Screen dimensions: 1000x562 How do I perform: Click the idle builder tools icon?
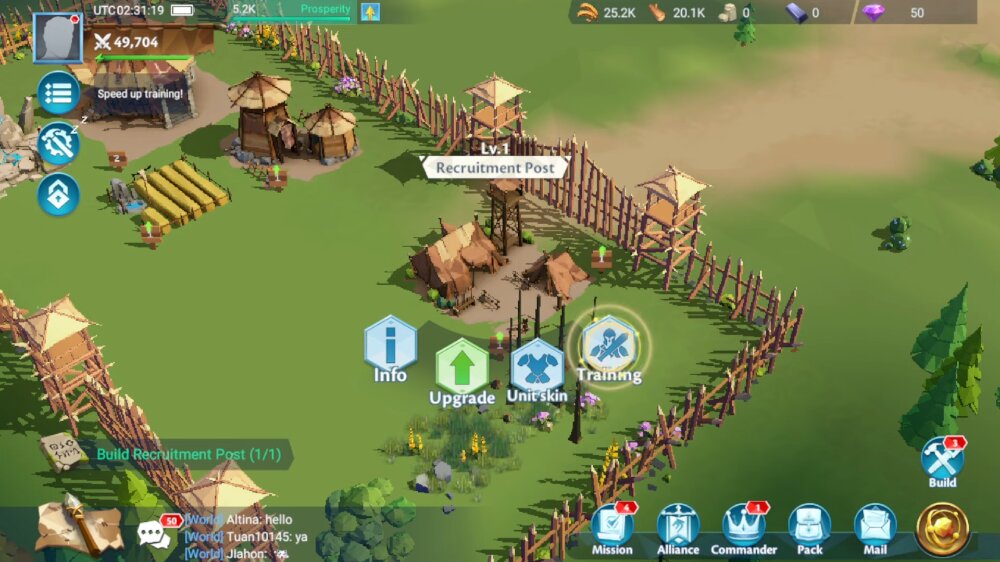pyautogui.click(x=58, y=143)
